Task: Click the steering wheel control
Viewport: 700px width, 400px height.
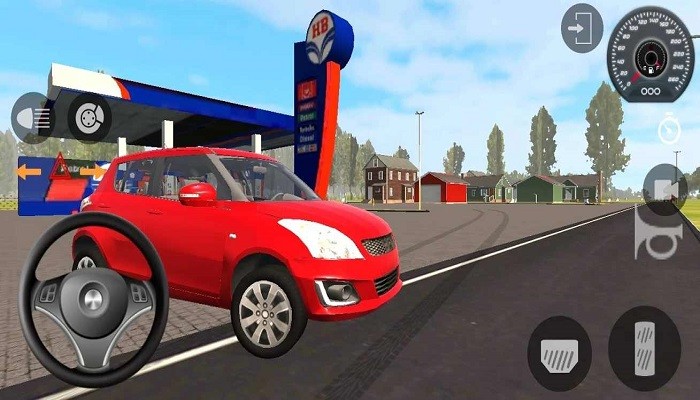Action: pyautogui.click(x=93, y=300)
